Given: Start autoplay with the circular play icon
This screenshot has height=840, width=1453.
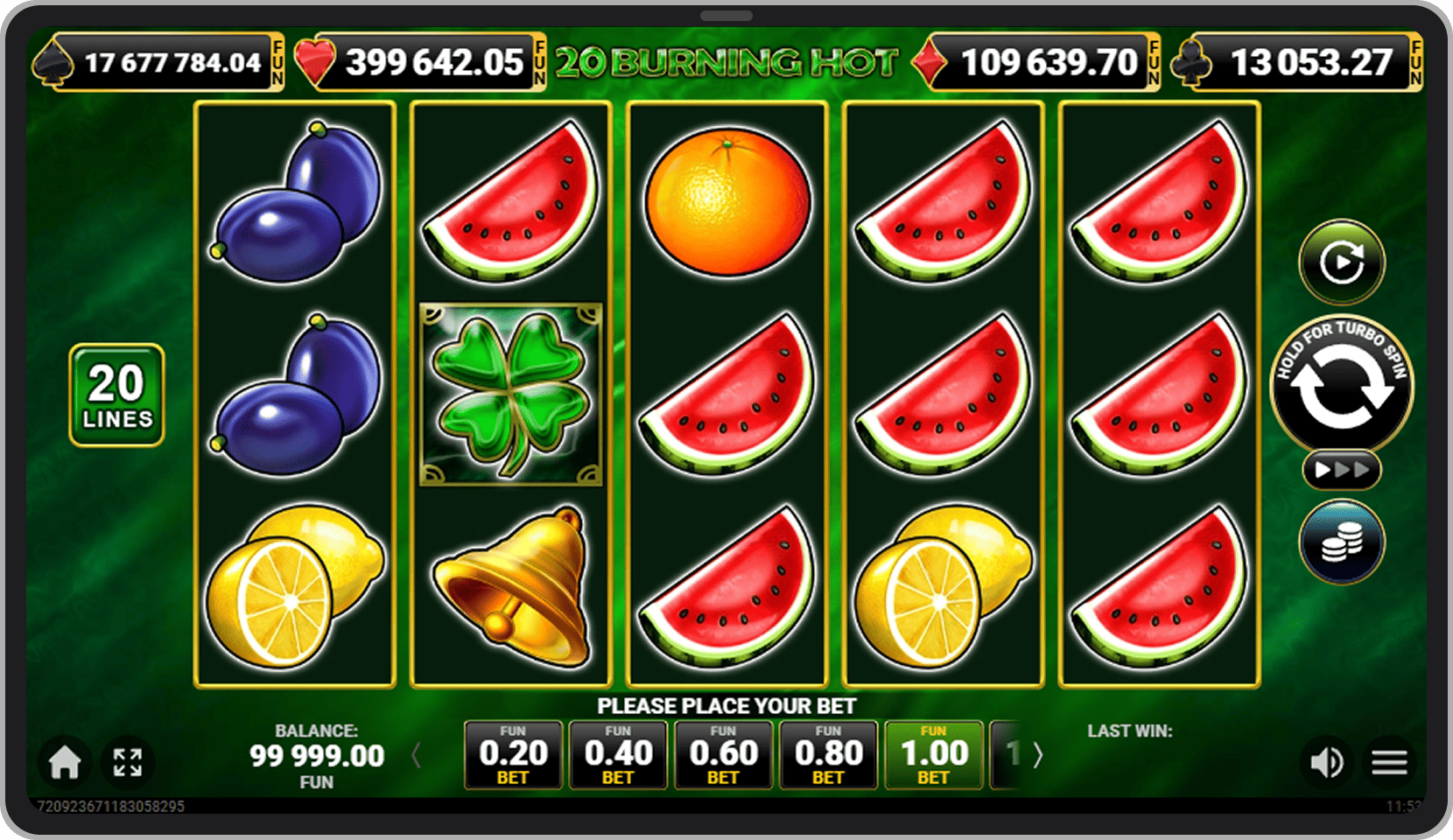Looking at the screenshot, I should tap(1341, 262).
